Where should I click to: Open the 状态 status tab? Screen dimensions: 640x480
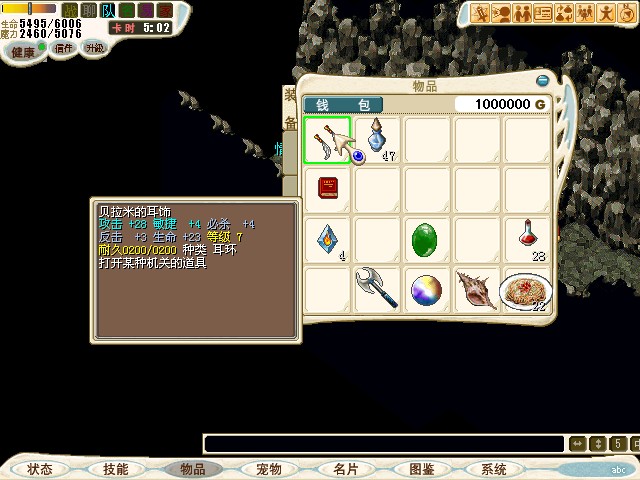pyautogui.click(x=40, y=469)
